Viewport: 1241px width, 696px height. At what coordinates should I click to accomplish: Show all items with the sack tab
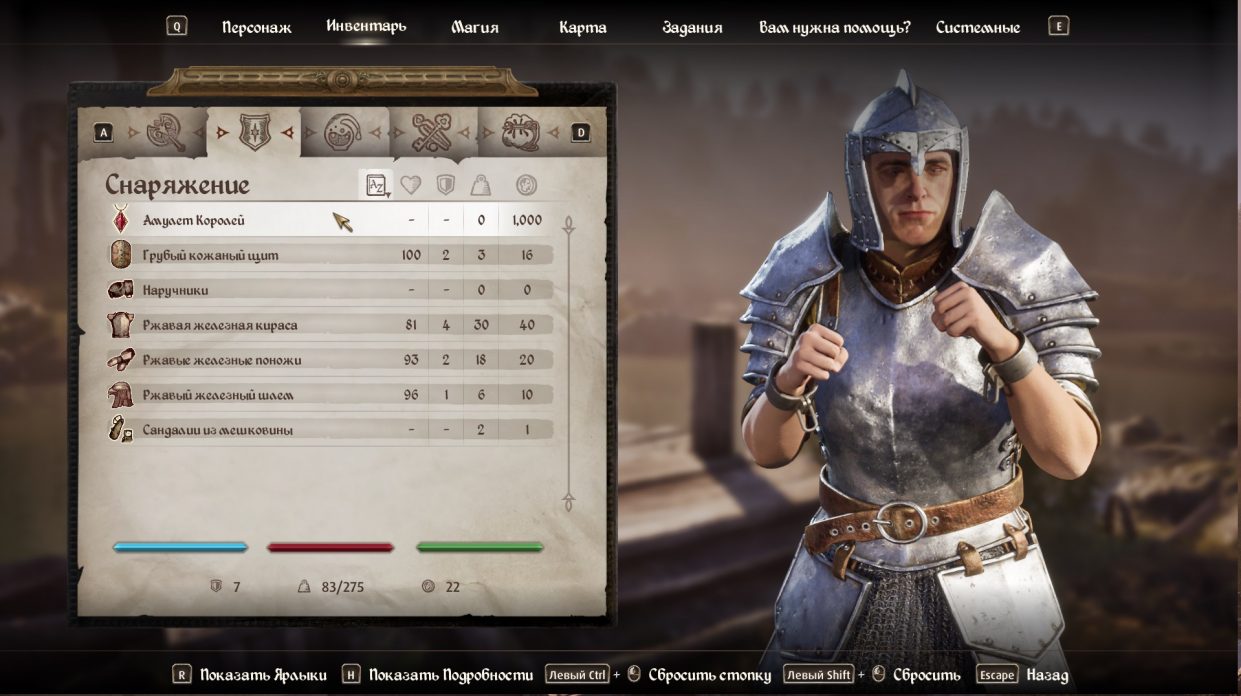(x=520, y=132)
